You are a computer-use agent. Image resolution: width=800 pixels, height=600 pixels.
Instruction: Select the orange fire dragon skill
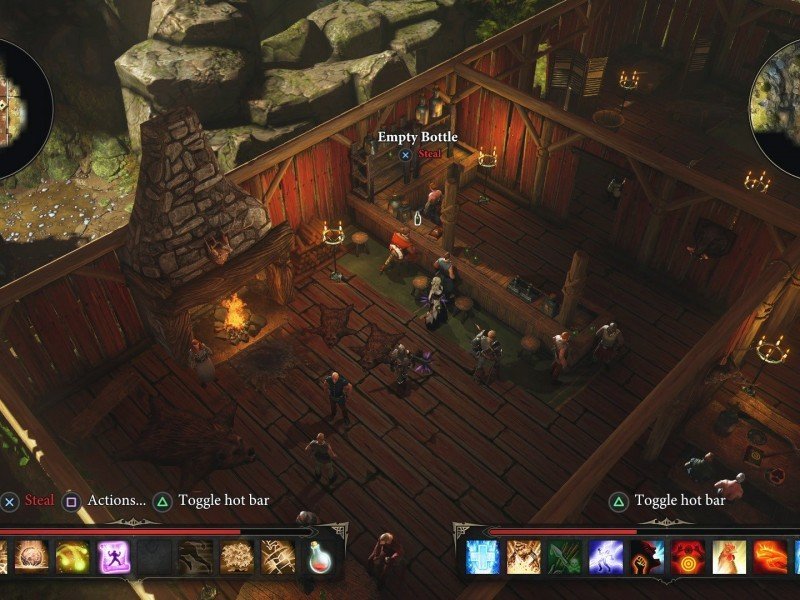pyautogui.click(x=770, y=557)
